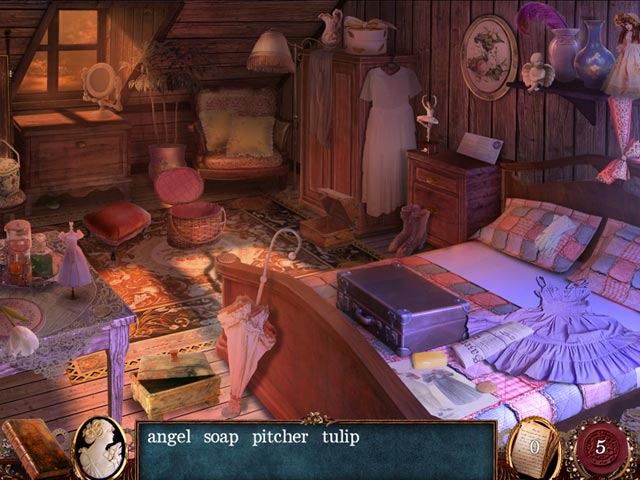The width and height of the screenshot is (640, 480).
Task: Open the notes page showing 0
Action: pos(533,445)
